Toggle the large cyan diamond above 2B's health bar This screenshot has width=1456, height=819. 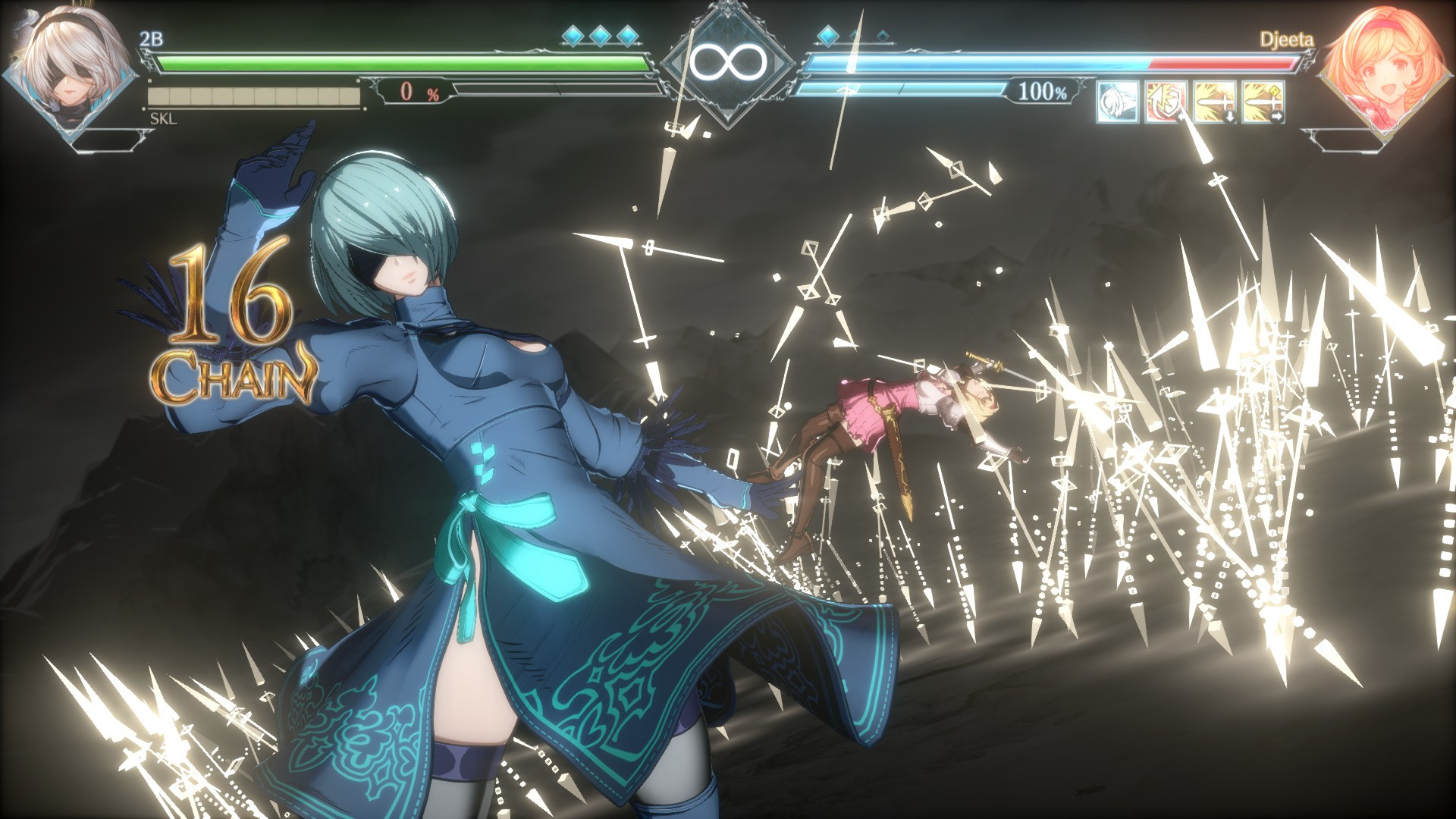point(572,36)
